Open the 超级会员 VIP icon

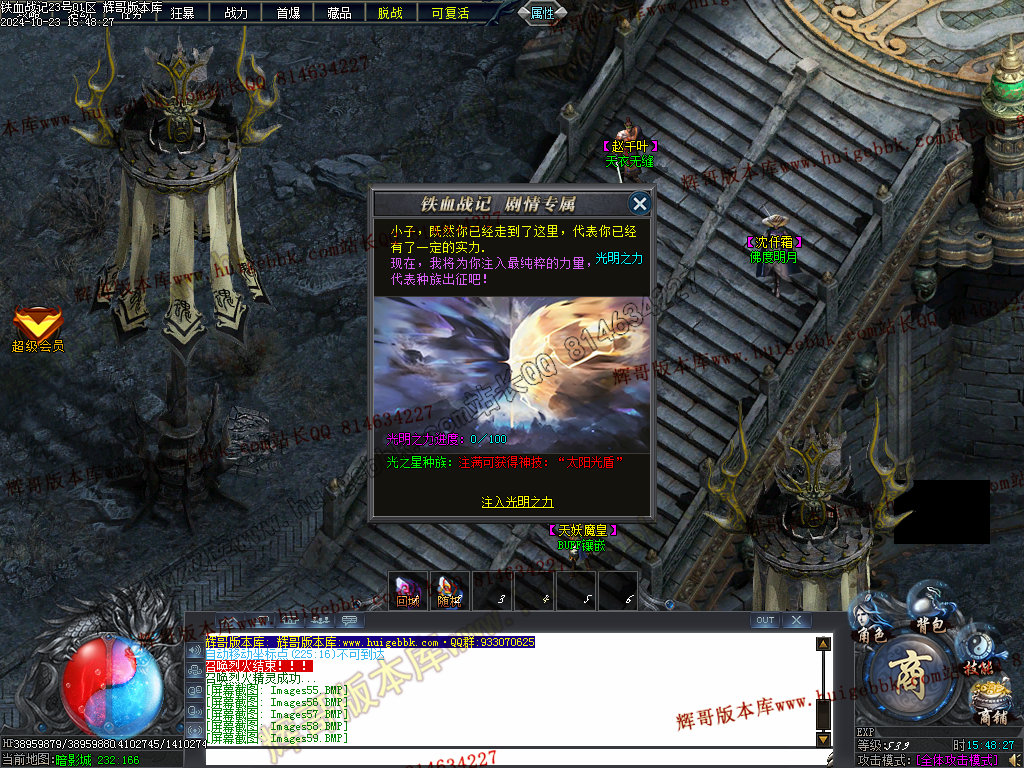tap(38, 329)
